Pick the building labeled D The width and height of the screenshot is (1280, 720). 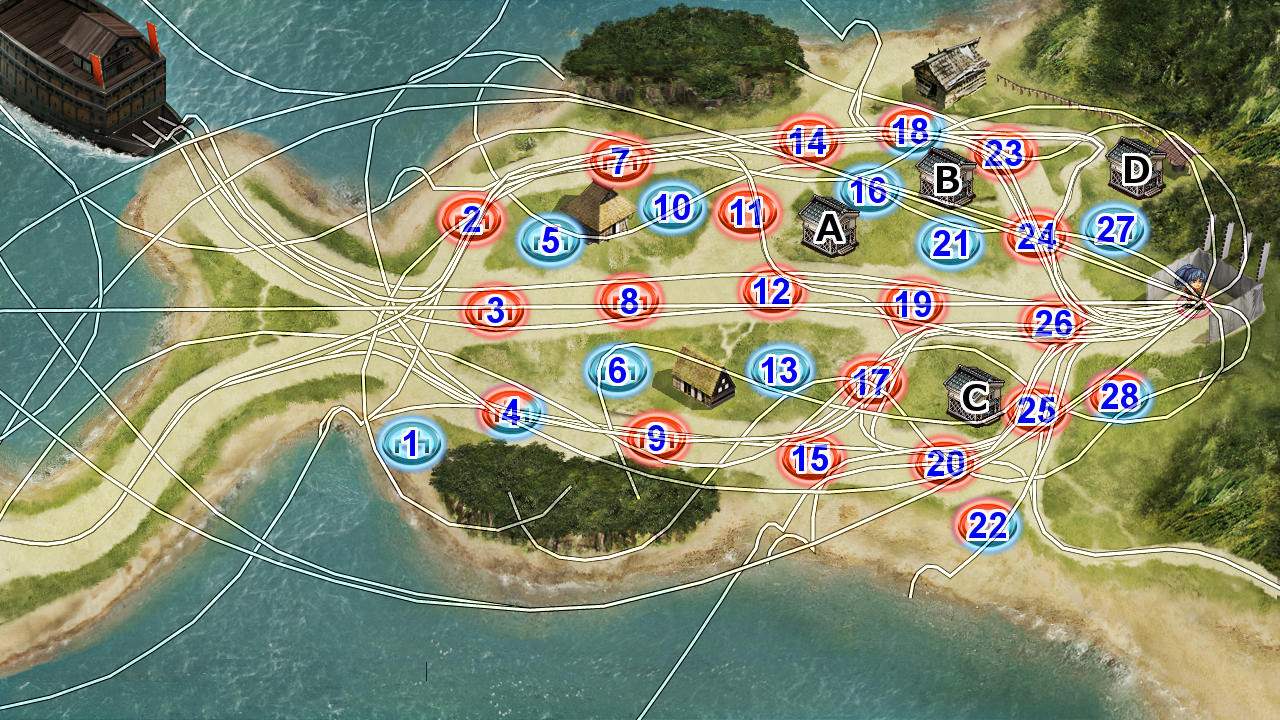pyautogui.click(x=1136, y=169)
